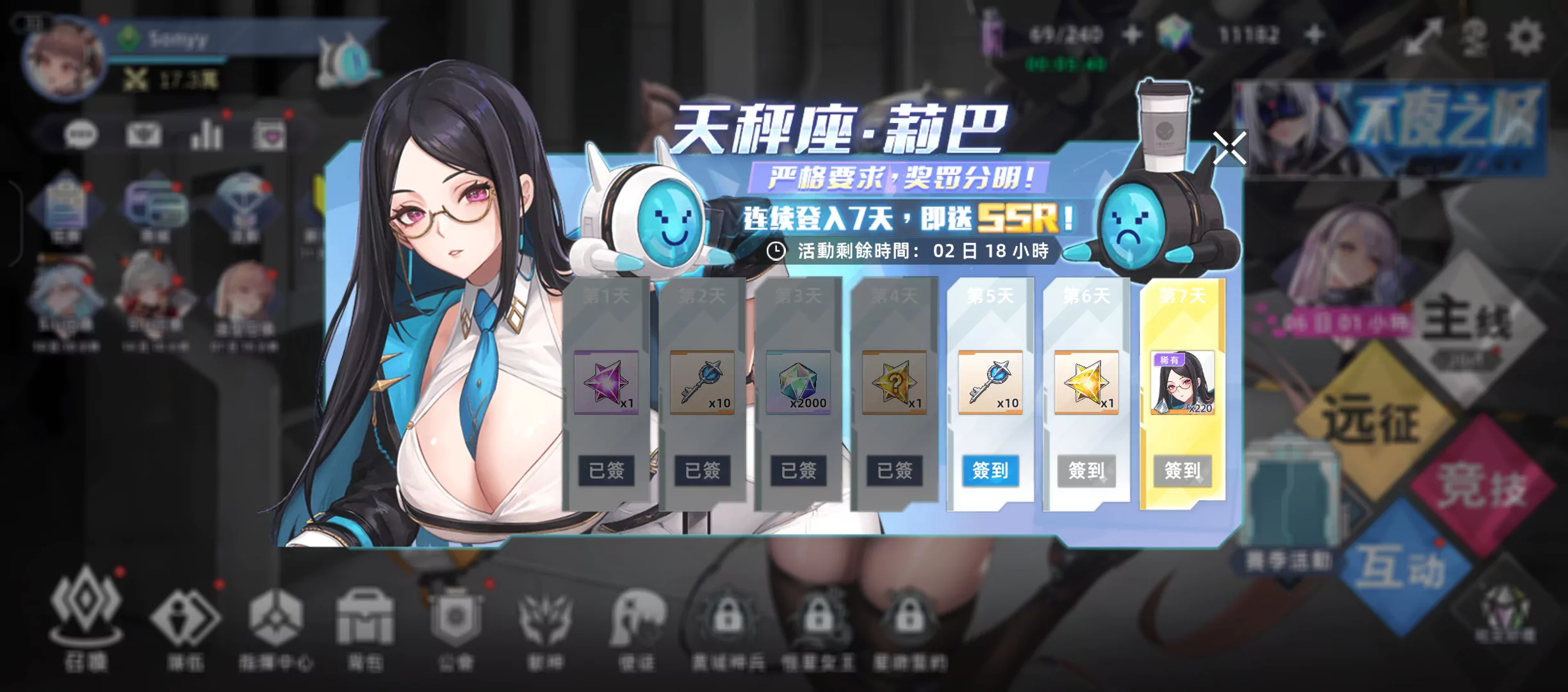Close the Libra Liba sign-in popup

tap(1229, 149)
